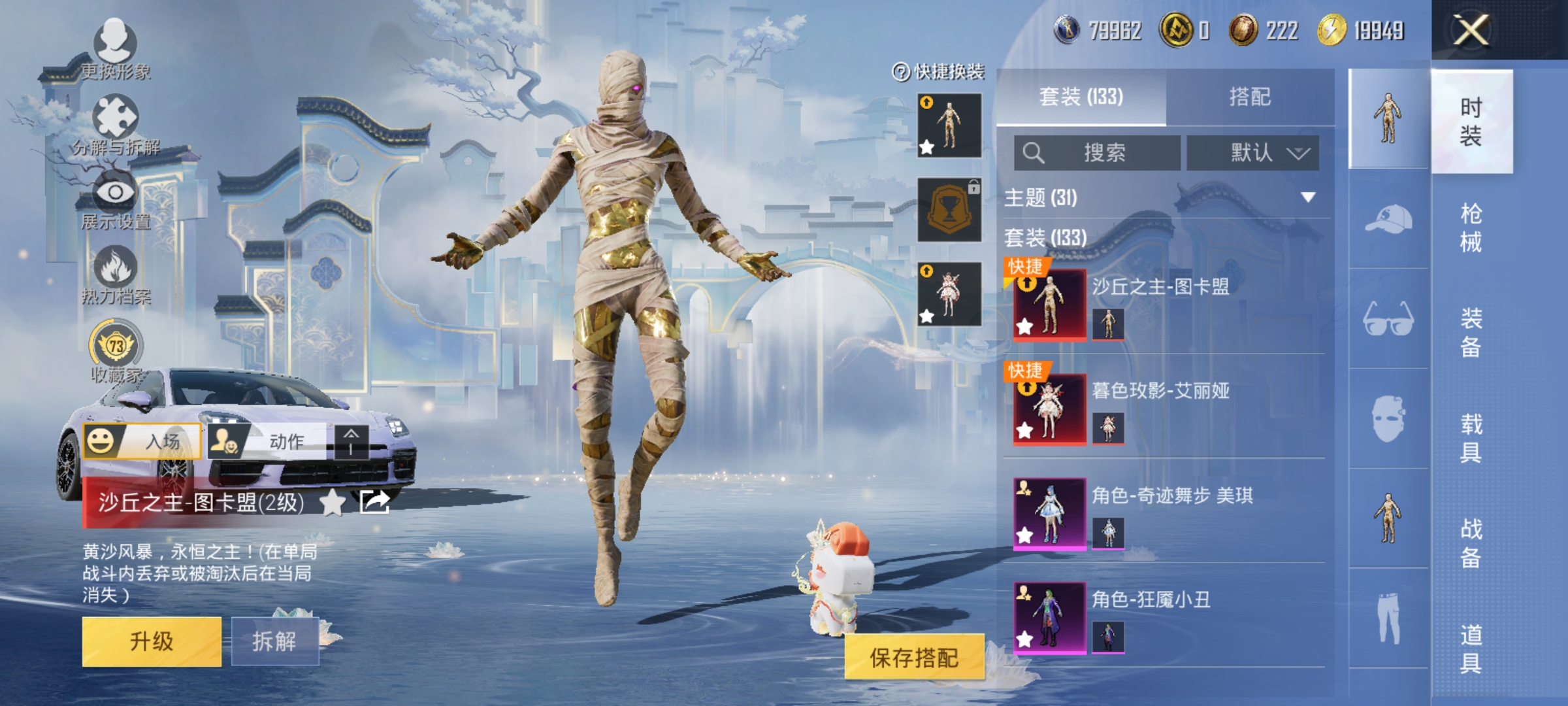Open the 收藏家 collector badge
The width and height of the screenshot is (1568, 706).
[x=116, y=350]
